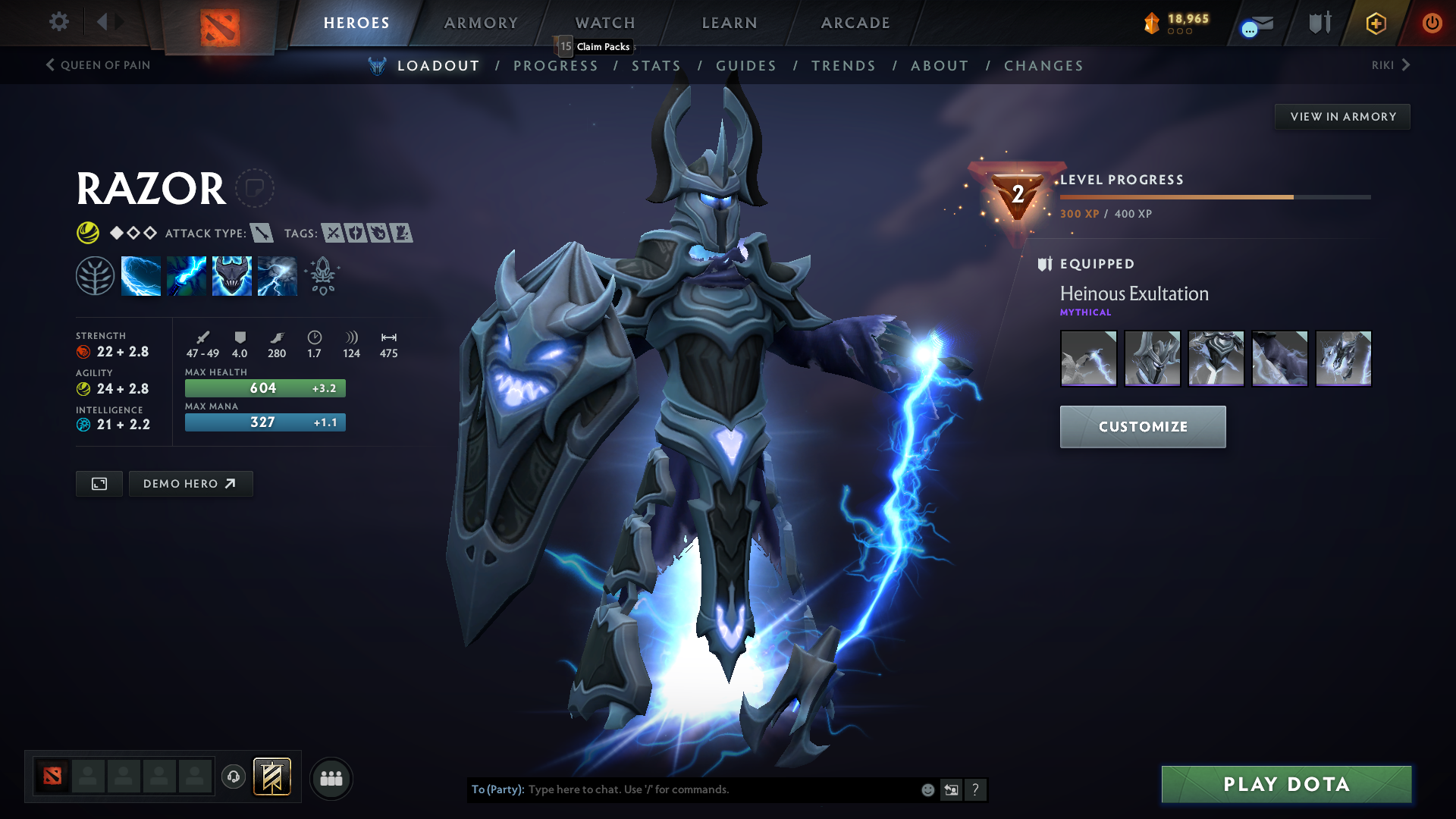This screenshot has width=1456, height=819.
Task: Switch to the Armory tab
Action: click(481, 23)
